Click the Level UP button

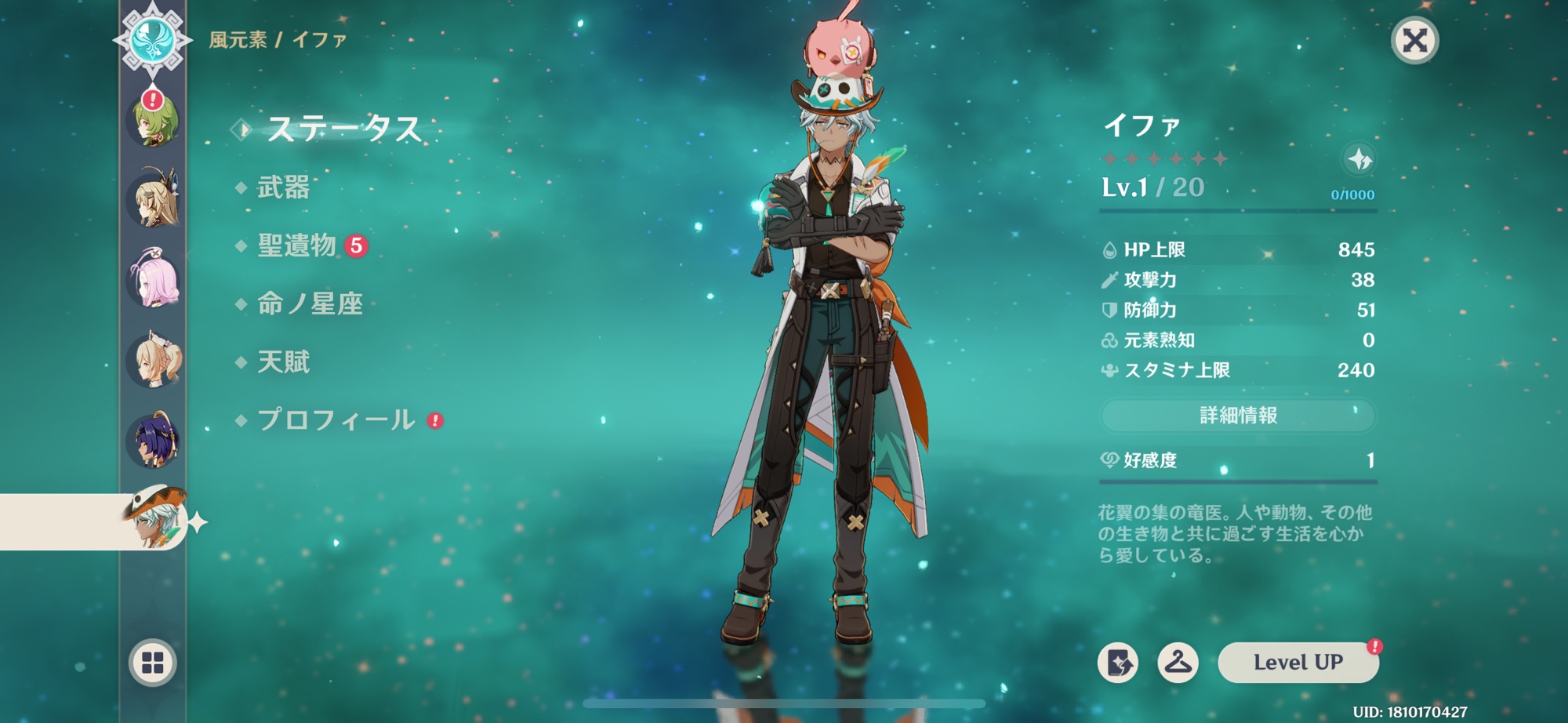click(1298, 663)
